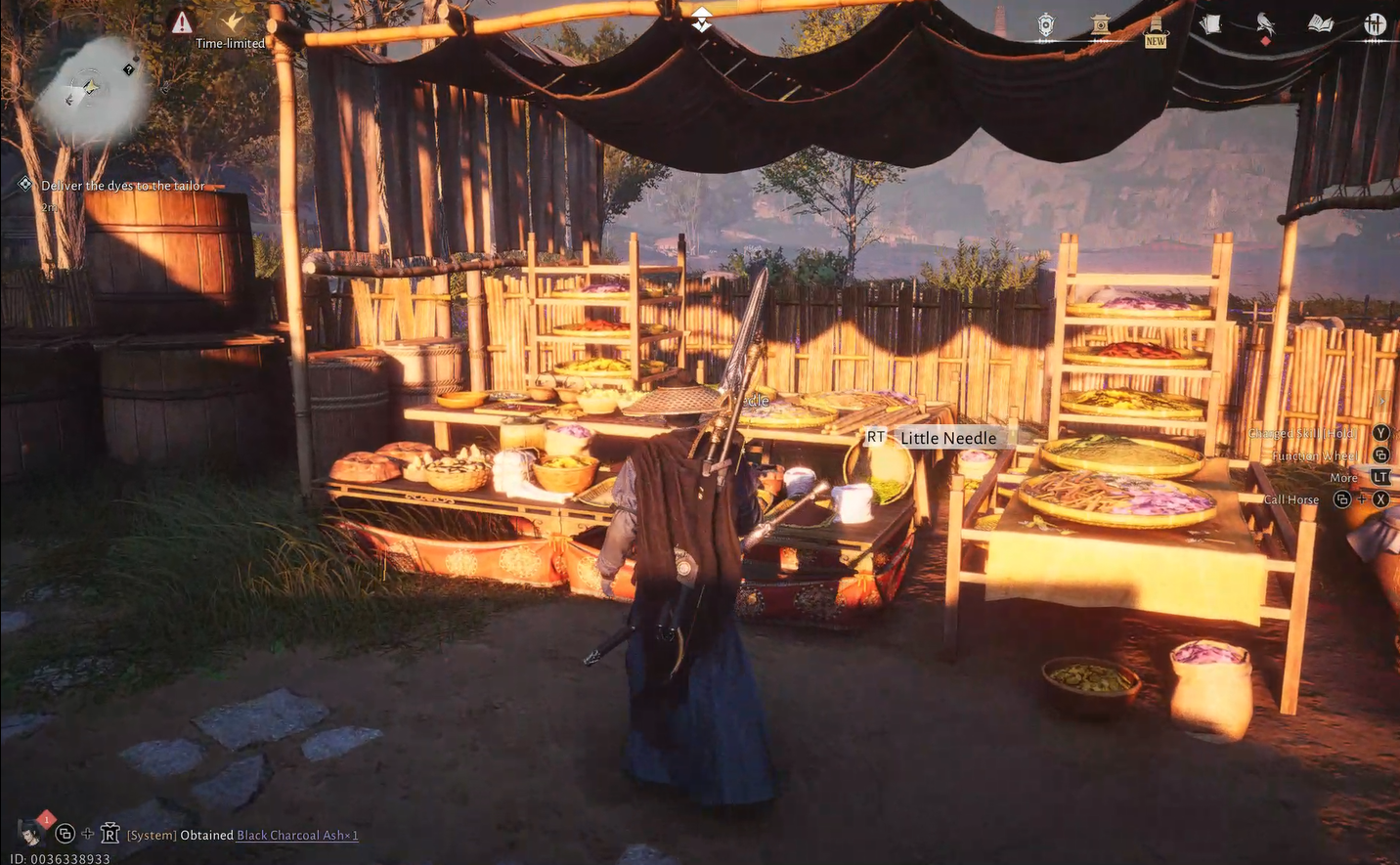Select the pagoda shrine icon in top bar

tap(1100, 24)
